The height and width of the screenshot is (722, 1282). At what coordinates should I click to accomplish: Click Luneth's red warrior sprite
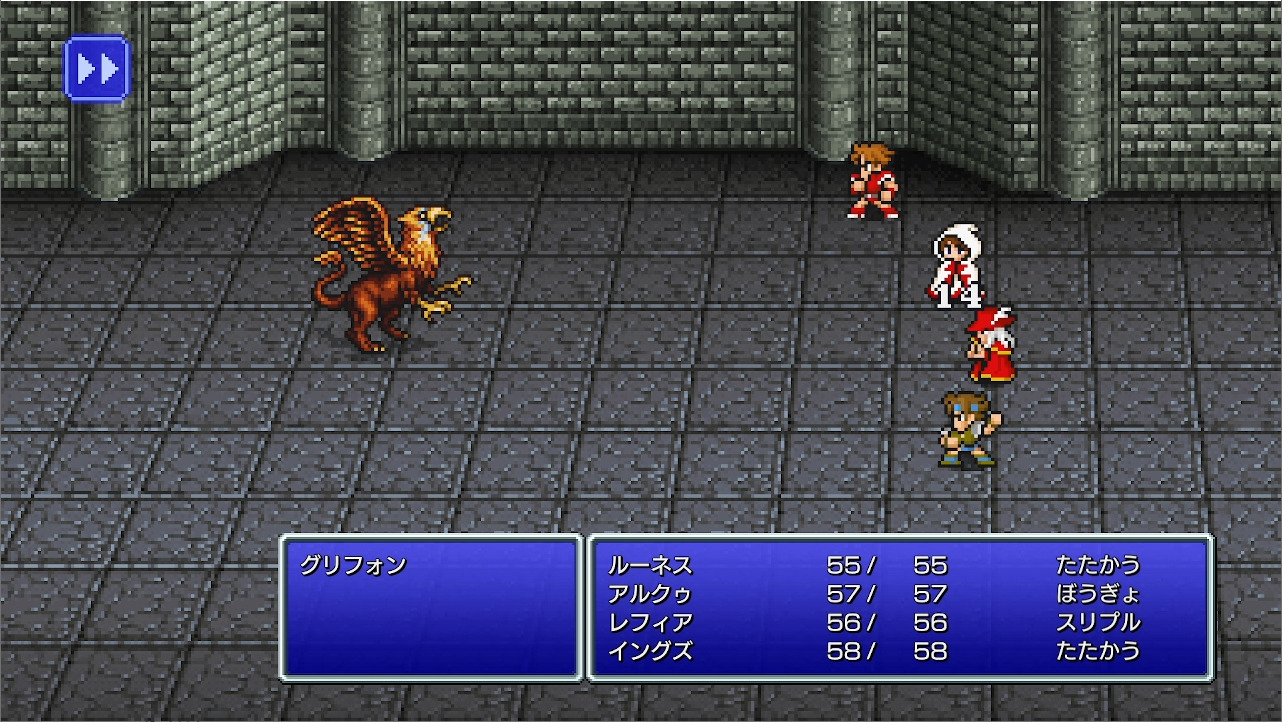[x=872, y=180]
